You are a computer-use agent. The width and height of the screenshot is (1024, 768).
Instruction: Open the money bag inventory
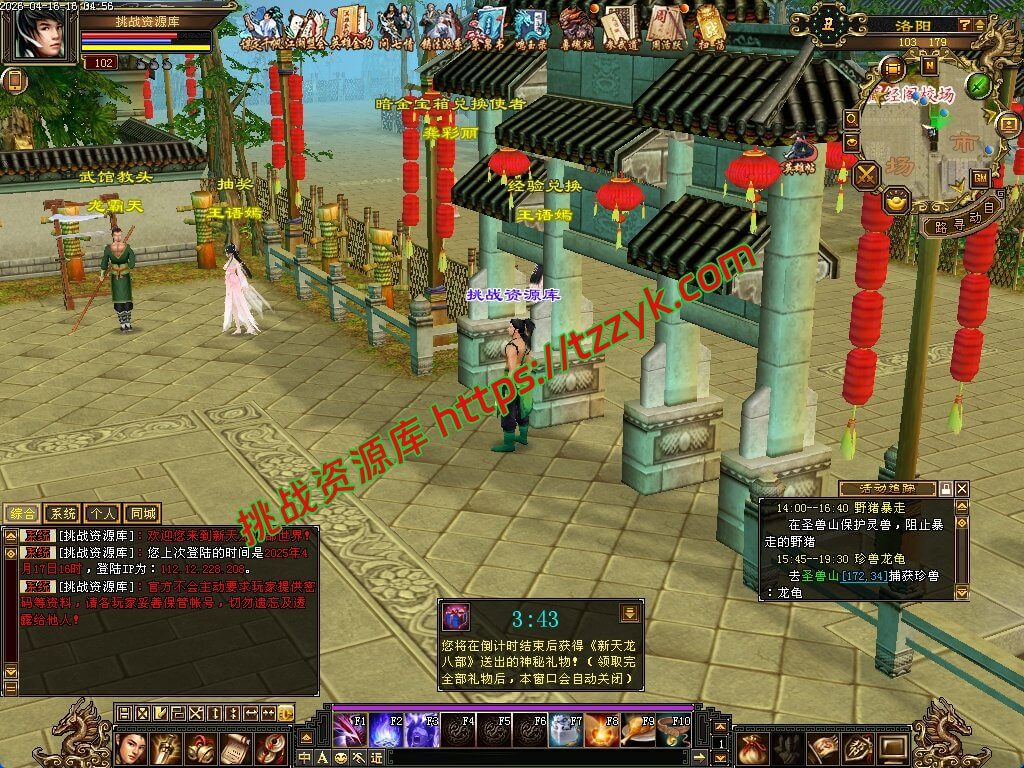pyautogui.click(x=754, y=748)
